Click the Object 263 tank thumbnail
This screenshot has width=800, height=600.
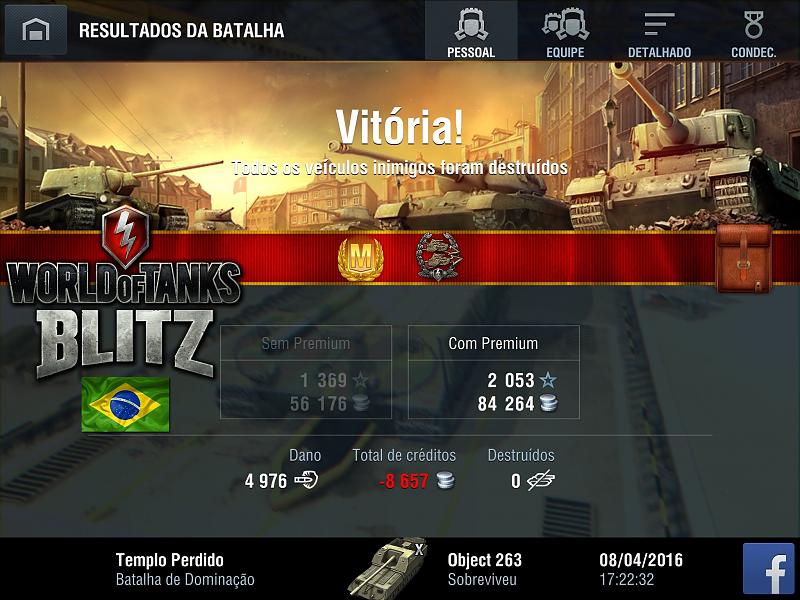click(x=387, y=567)
